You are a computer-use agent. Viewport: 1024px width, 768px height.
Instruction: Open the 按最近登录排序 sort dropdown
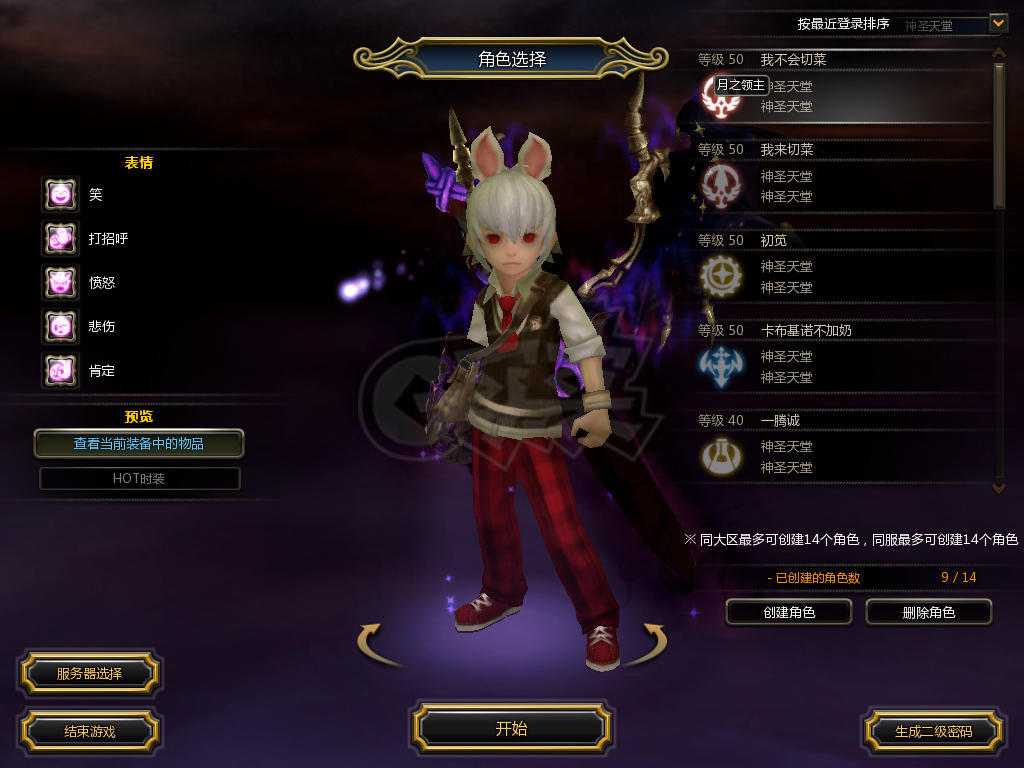click(997, 22)
